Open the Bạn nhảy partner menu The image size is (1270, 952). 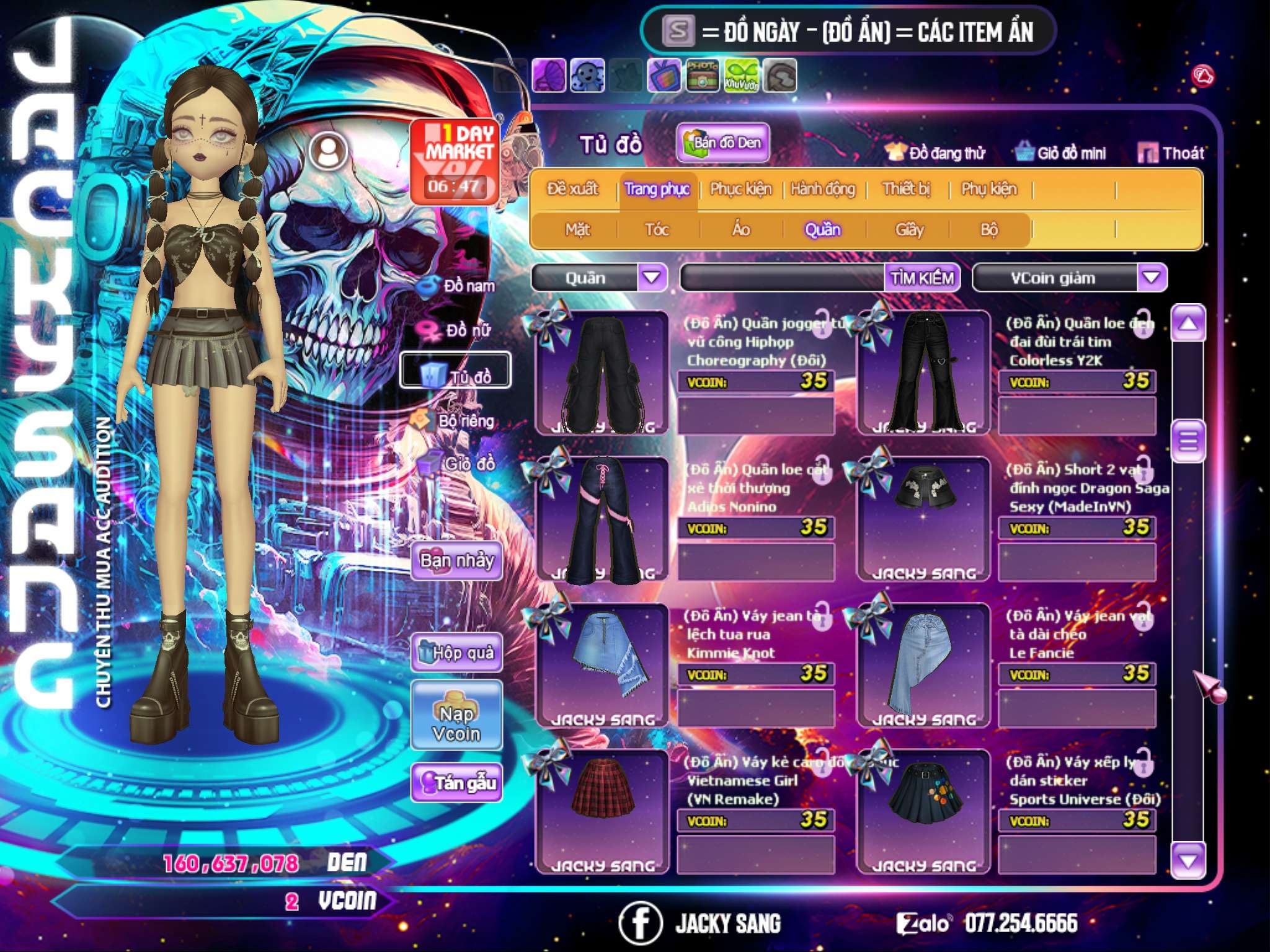coord(457,561)
